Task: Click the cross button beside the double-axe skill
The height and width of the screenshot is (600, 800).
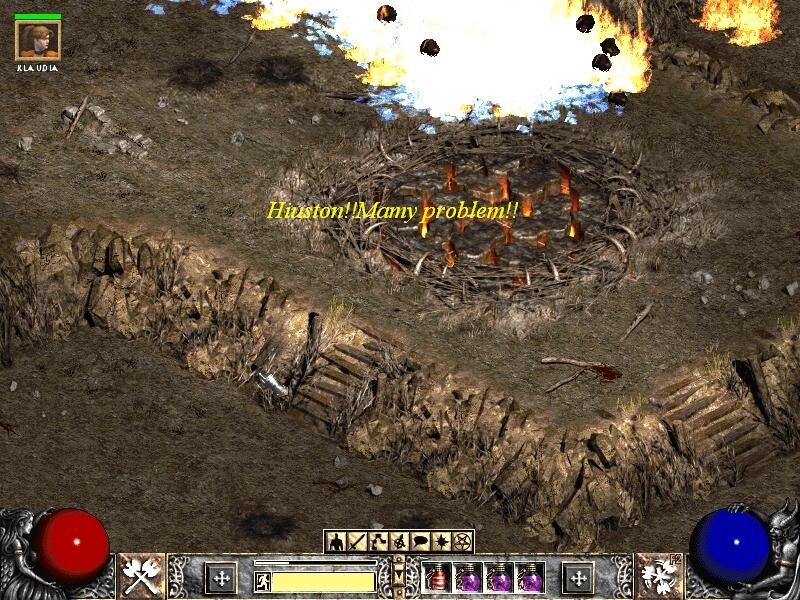Action: (220, 578)
